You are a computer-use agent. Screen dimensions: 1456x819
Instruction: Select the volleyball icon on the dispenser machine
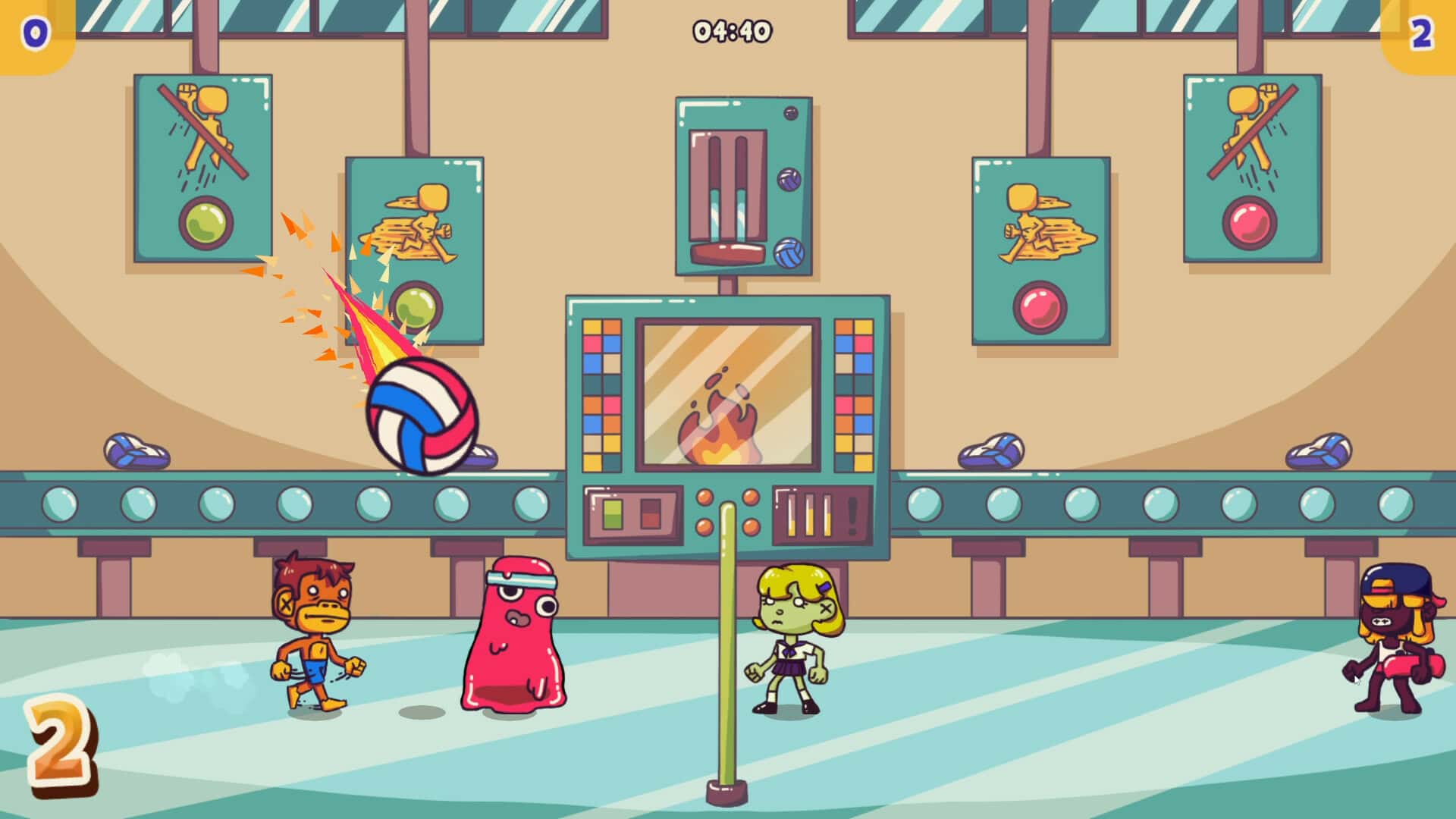pyautogui.click(x=787, y=180)
